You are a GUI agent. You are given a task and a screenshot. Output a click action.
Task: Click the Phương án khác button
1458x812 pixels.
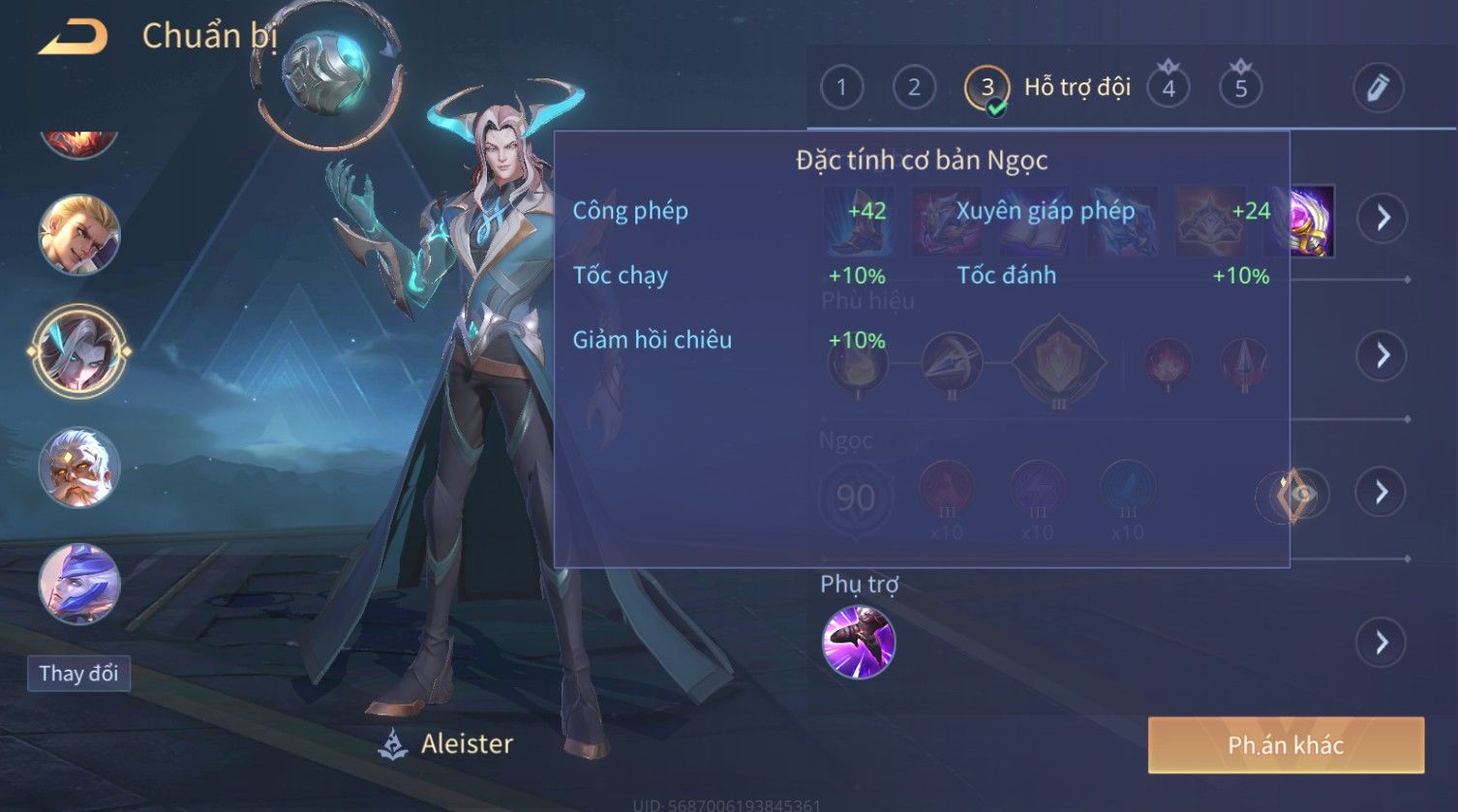point(1285,744)
